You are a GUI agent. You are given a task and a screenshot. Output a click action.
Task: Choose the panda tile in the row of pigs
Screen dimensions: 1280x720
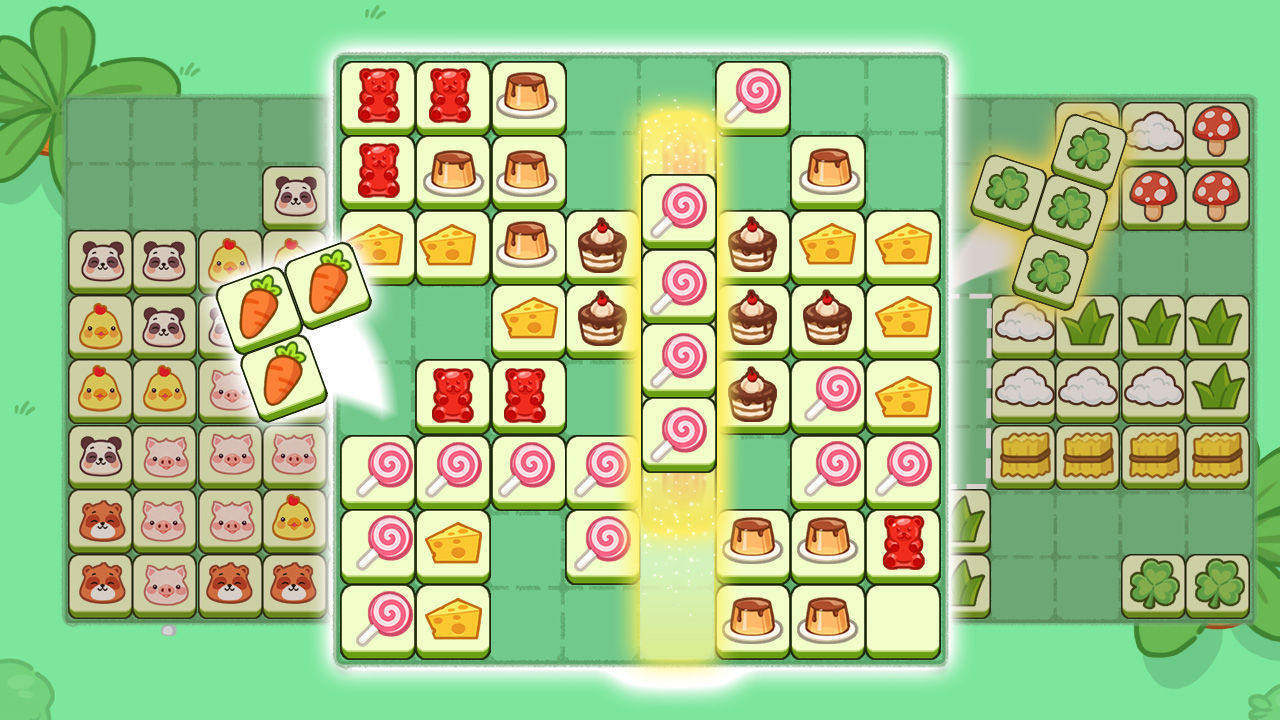101,456
